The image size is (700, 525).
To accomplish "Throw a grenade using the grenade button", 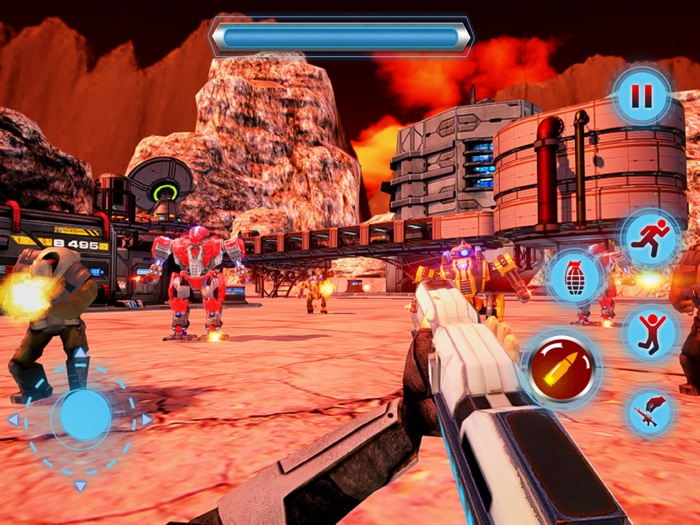I will 576,277.
